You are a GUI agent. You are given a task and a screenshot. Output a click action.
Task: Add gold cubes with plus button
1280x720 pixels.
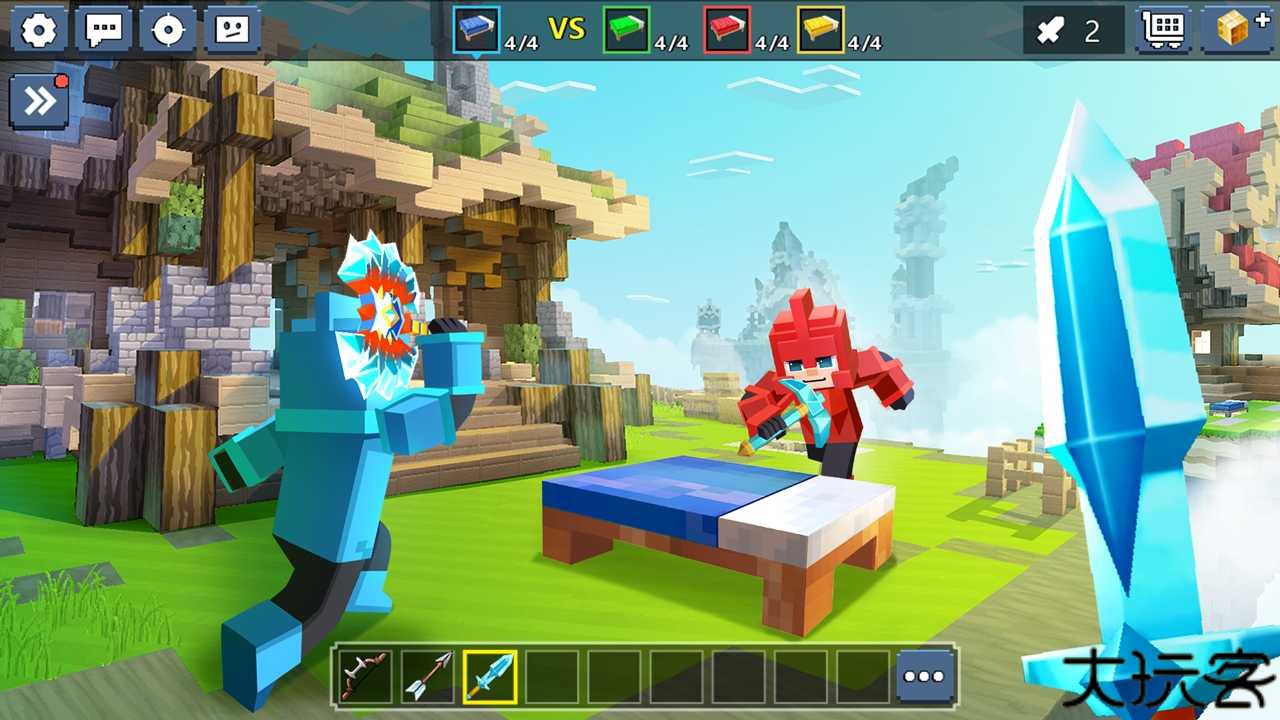[1237, 30]
